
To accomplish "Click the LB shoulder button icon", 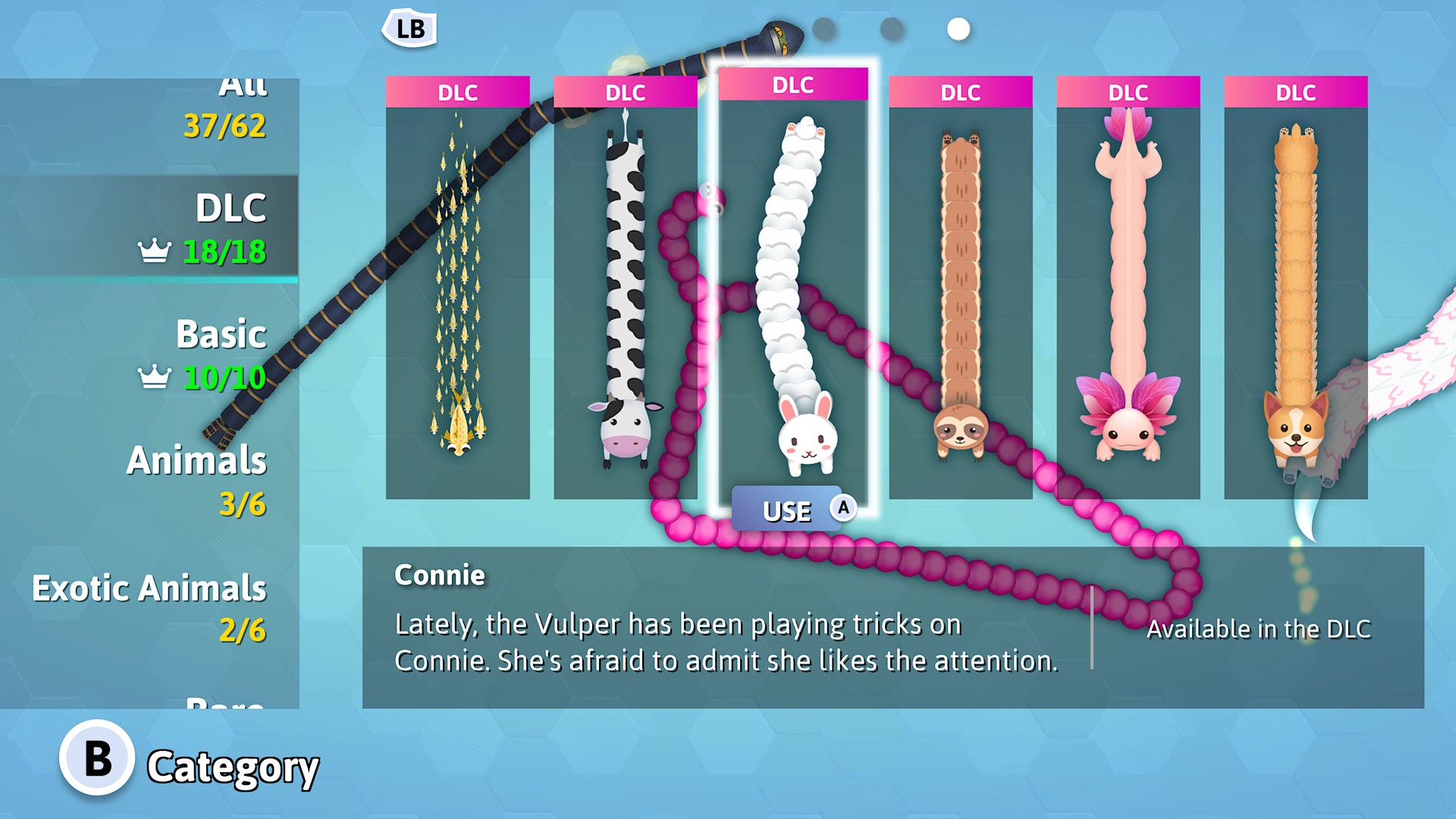I will pyautogui.click(x=410, y=29).
